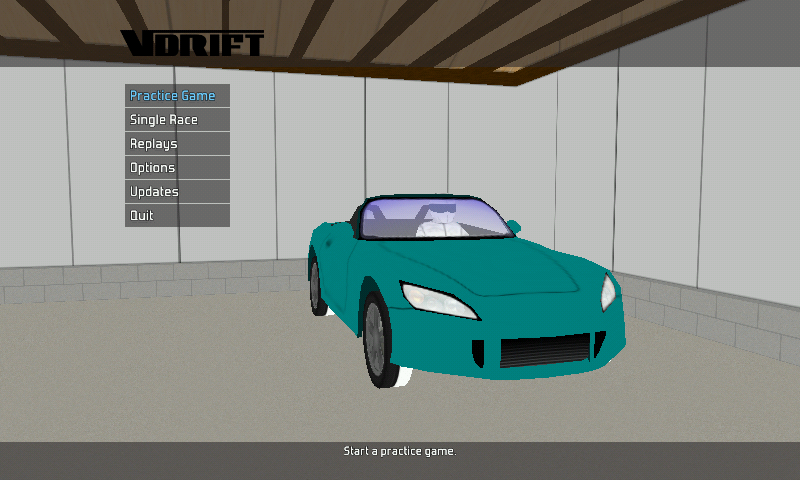Go to the Options menu

pyautogui.click(x=176, y=168)
